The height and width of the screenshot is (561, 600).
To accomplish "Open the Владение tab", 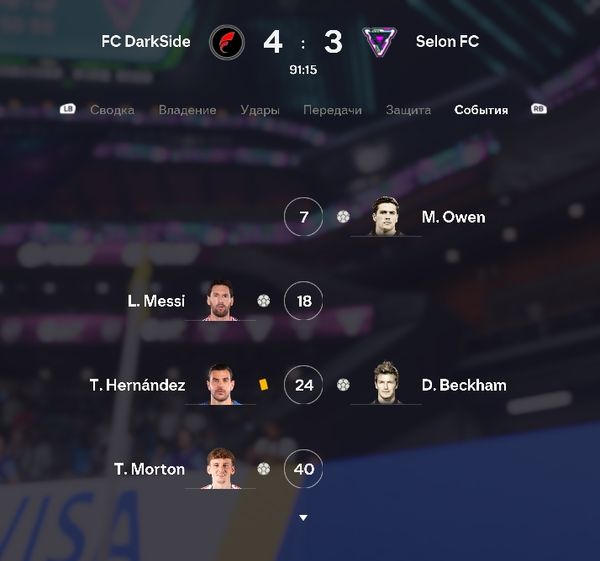I will click(x=187, y=110).
